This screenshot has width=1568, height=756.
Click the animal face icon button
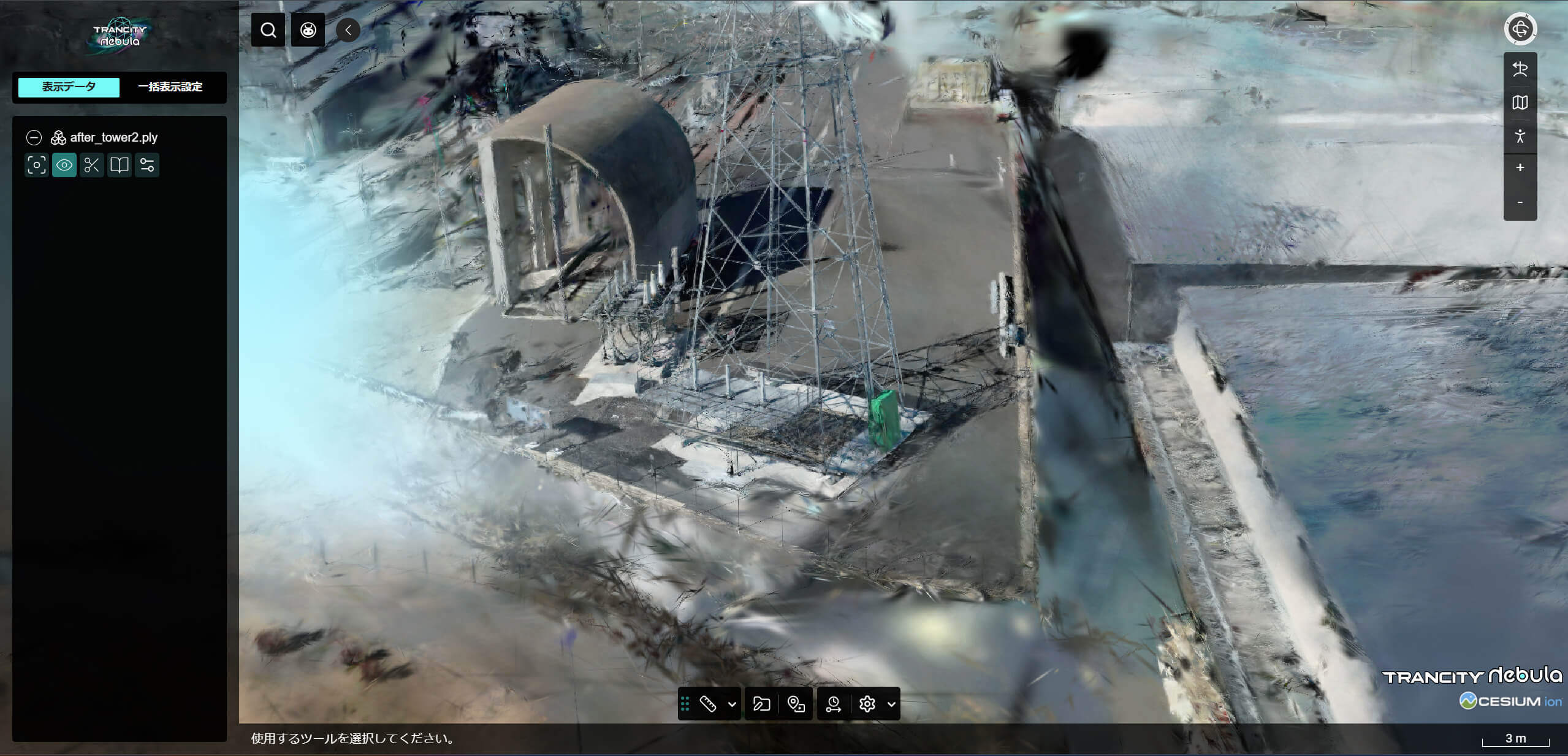[x=308, y=30]
